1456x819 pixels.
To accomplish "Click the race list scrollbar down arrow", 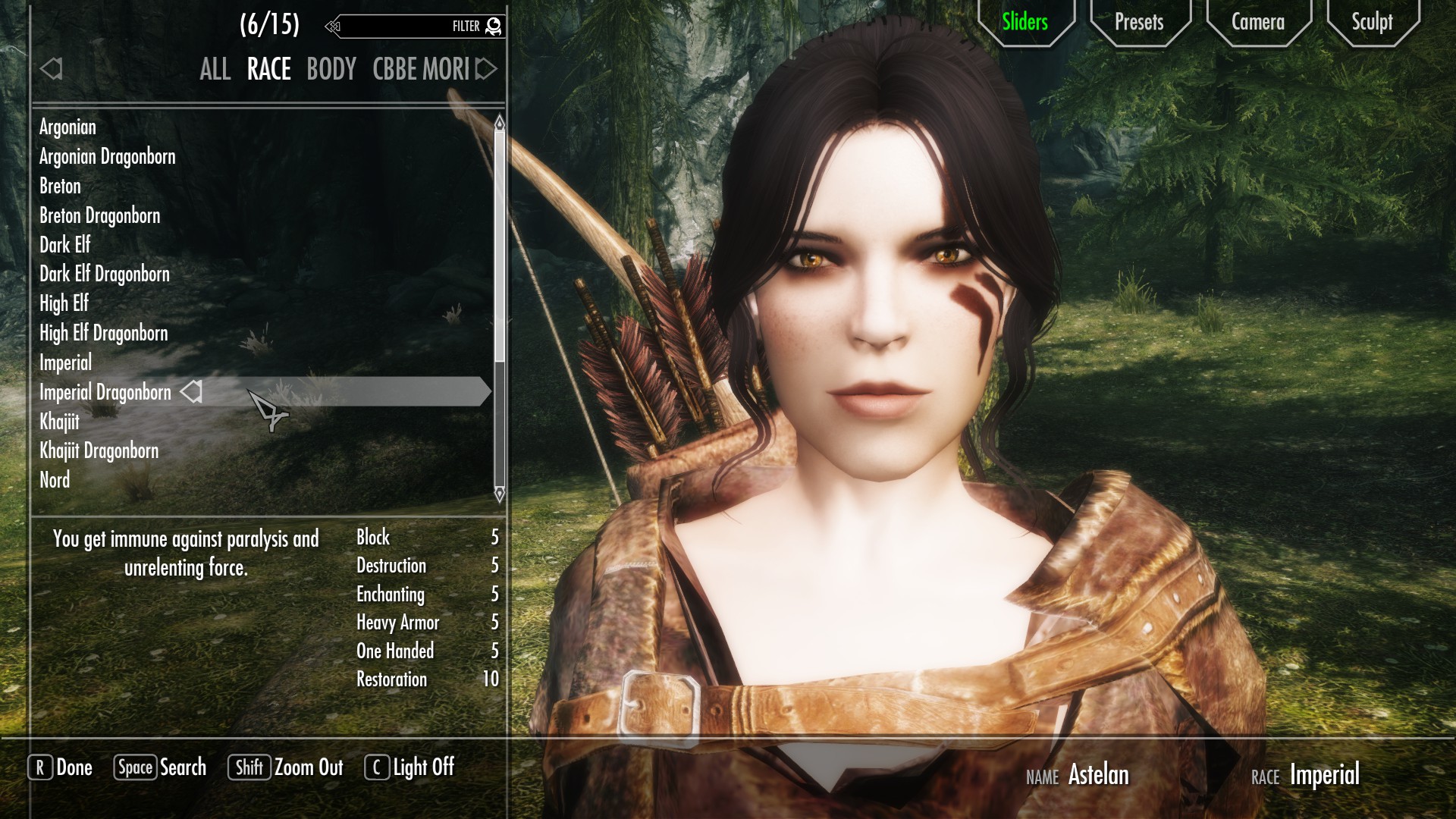I will 499,495.
